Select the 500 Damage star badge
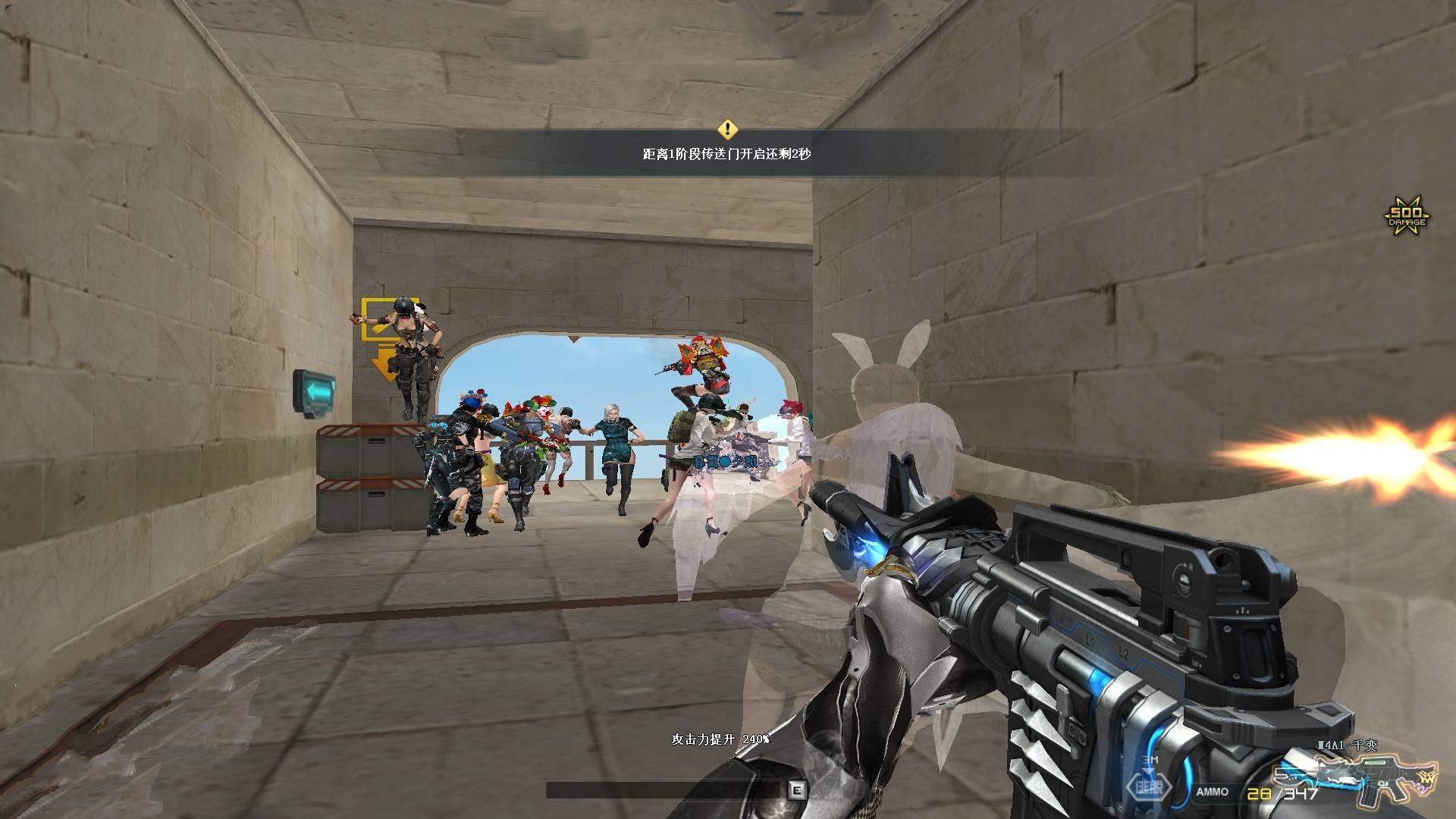The width and height of the screenshot is (1456, 819). click(1407, 216)
